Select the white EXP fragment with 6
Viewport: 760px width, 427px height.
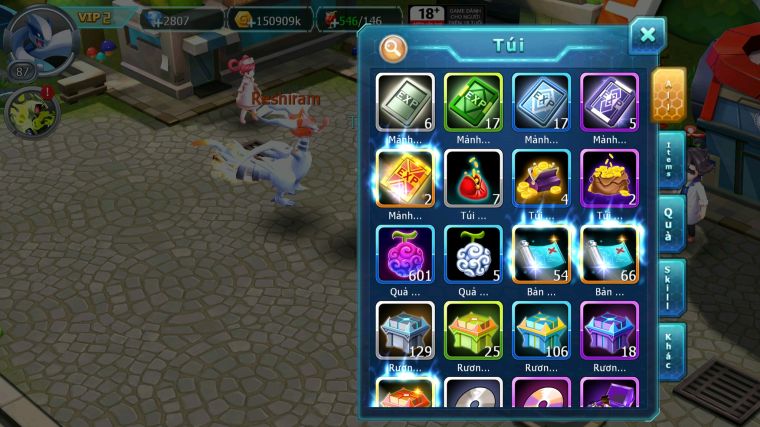(405, 103)
